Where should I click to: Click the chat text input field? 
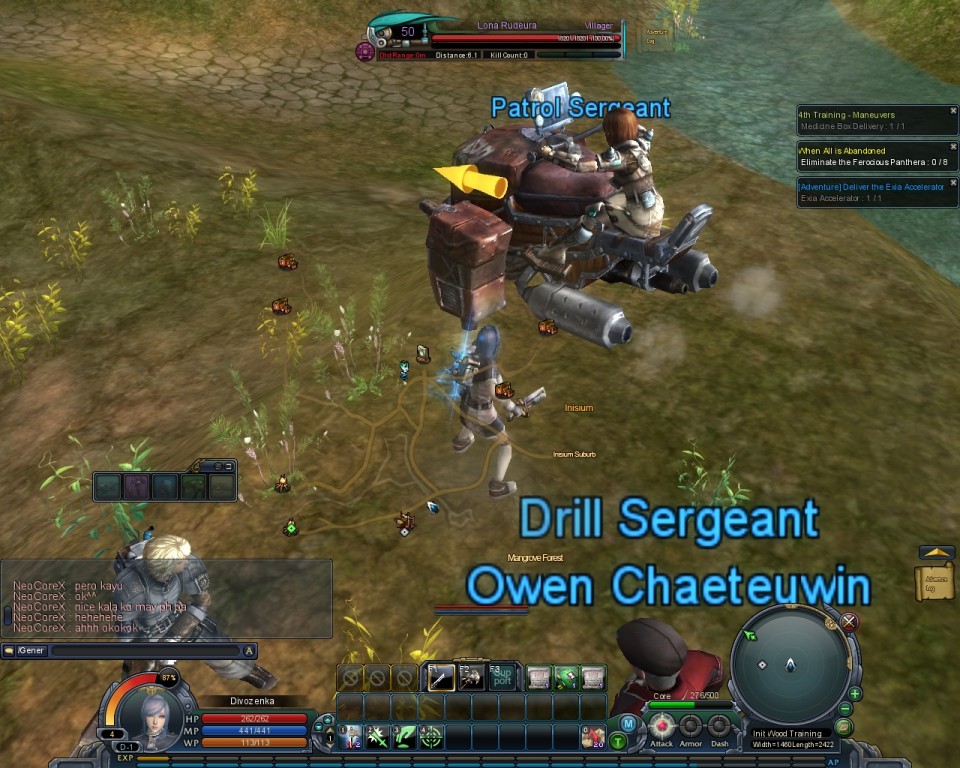[x=140, y=650]
